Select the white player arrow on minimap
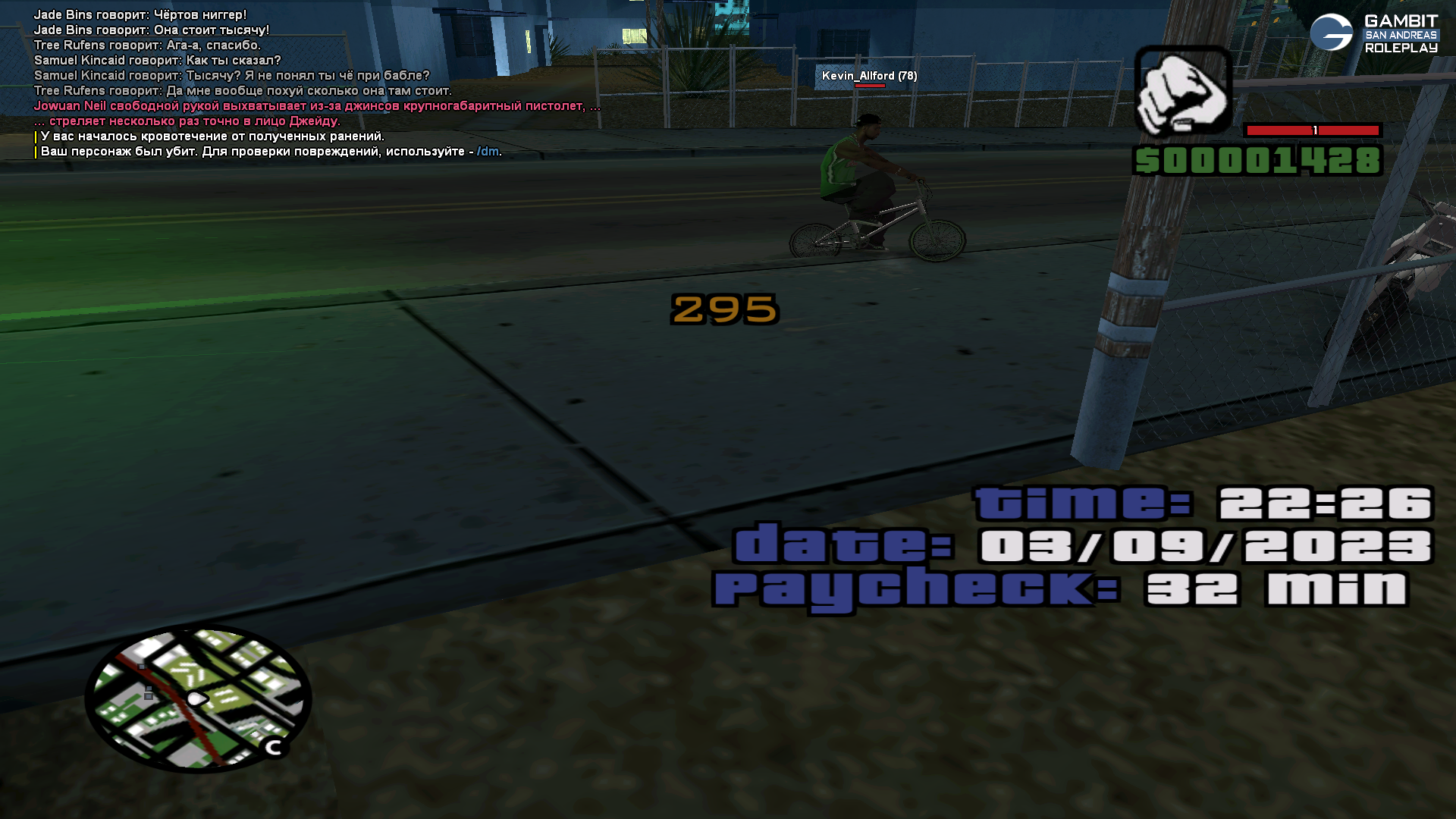1456x819 pixels. tap(196, 698)
